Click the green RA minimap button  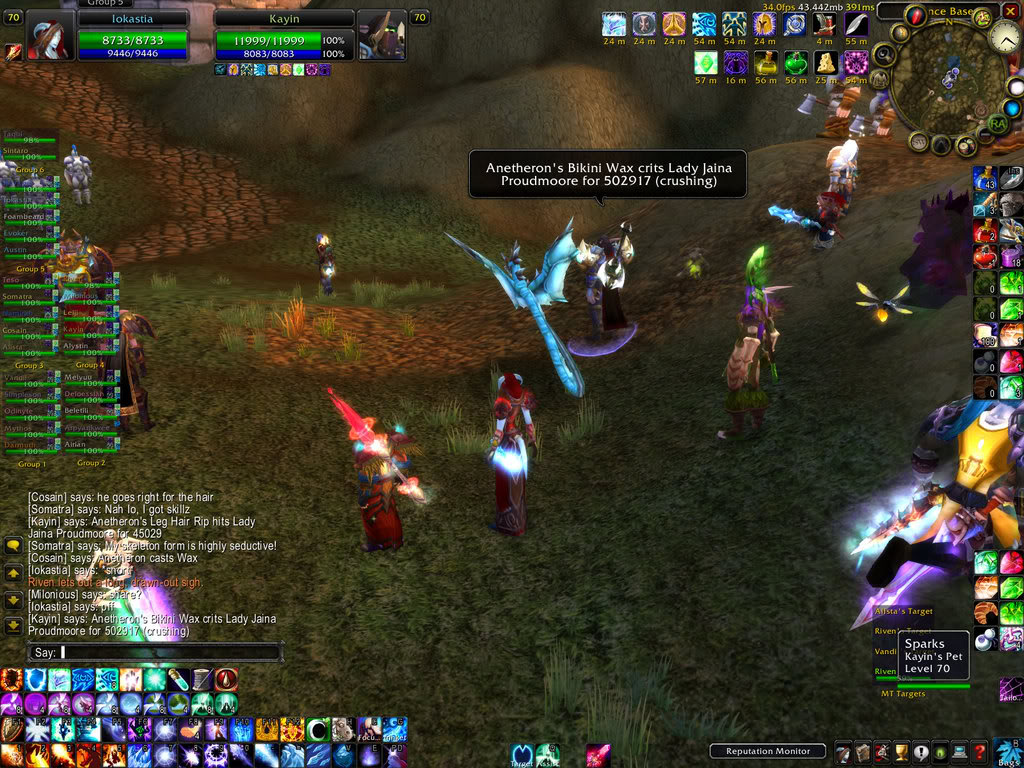[997, 123]
